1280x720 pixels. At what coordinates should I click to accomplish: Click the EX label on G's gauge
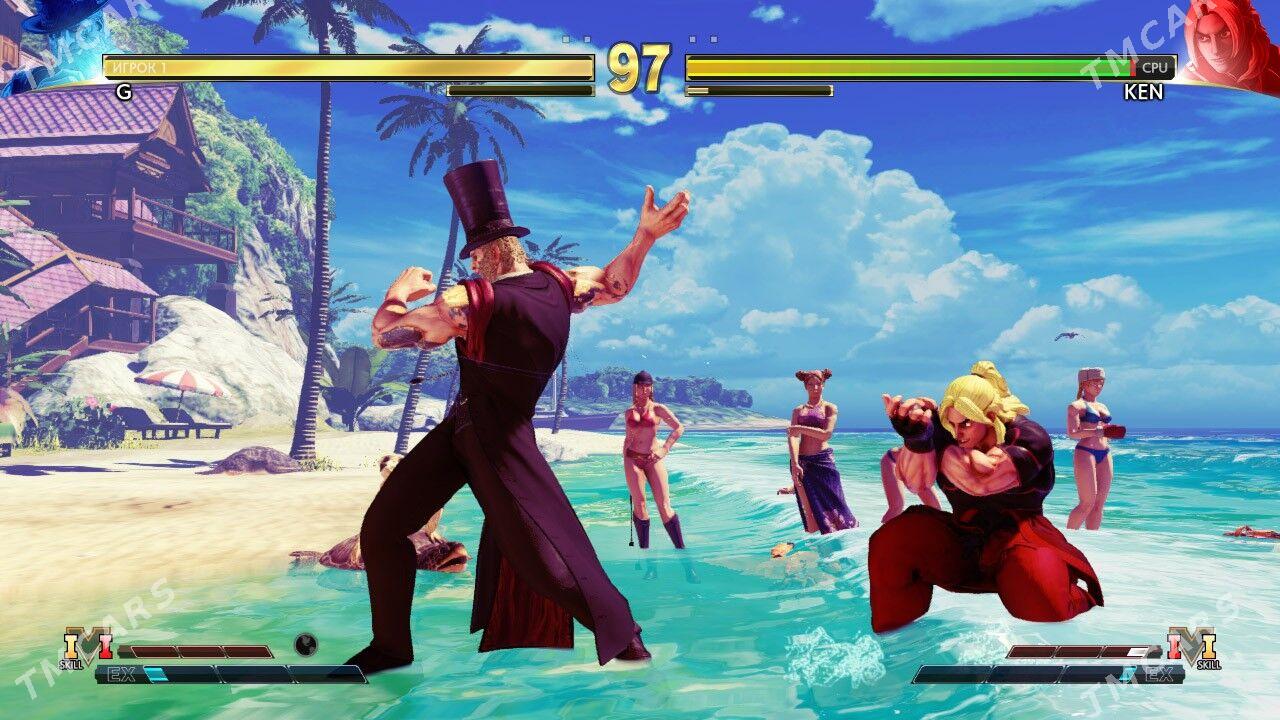click(x=123, y=673)
